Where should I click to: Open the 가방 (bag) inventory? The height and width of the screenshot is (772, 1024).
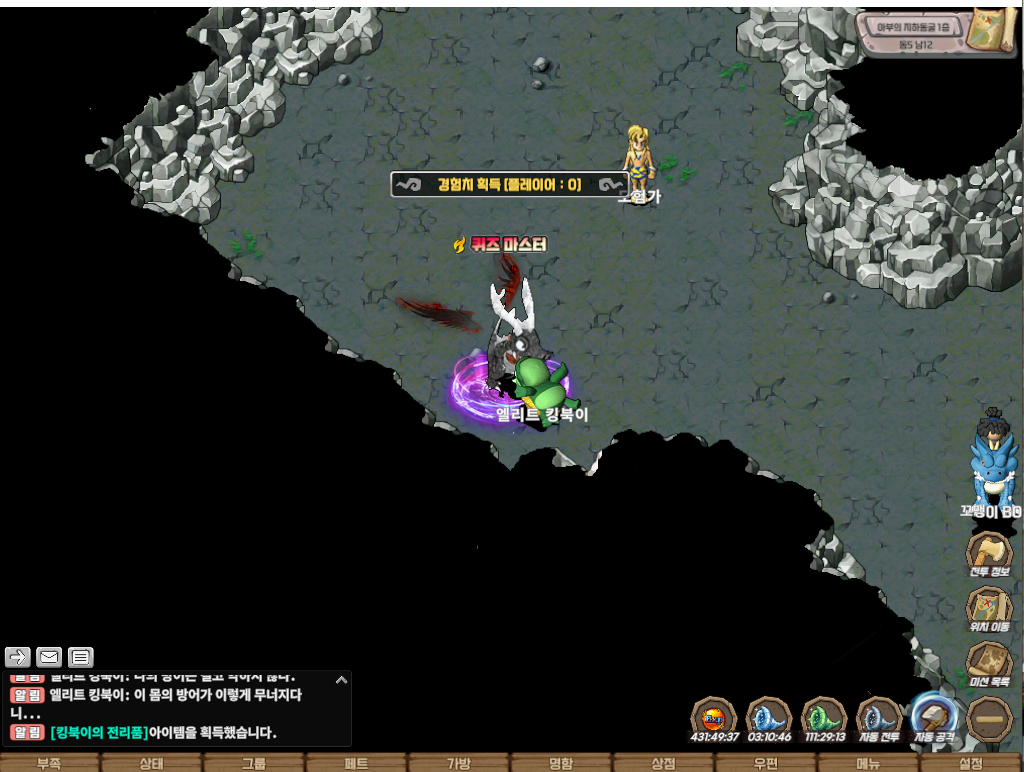pos(459,763)
